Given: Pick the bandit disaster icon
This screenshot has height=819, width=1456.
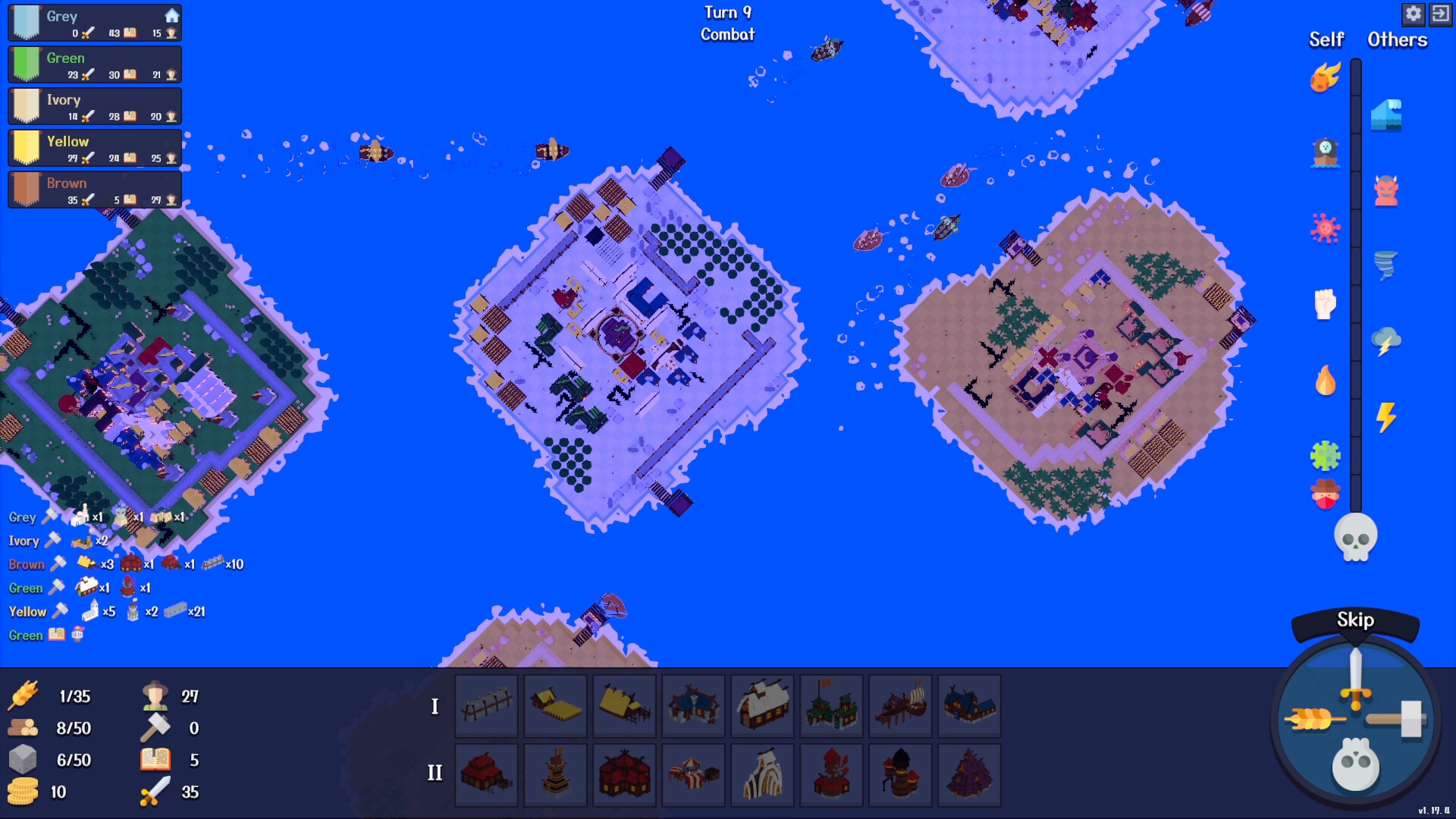Looking at the screenshot, I should point(1325,491).
